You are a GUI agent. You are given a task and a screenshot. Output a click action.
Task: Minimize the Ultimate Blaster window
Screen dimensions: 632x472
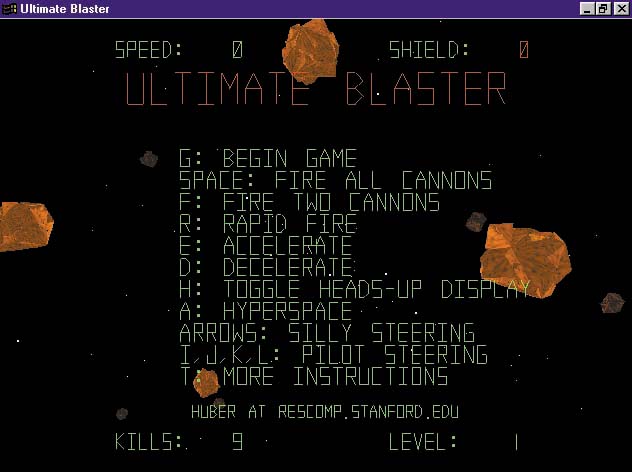[588, 9]
